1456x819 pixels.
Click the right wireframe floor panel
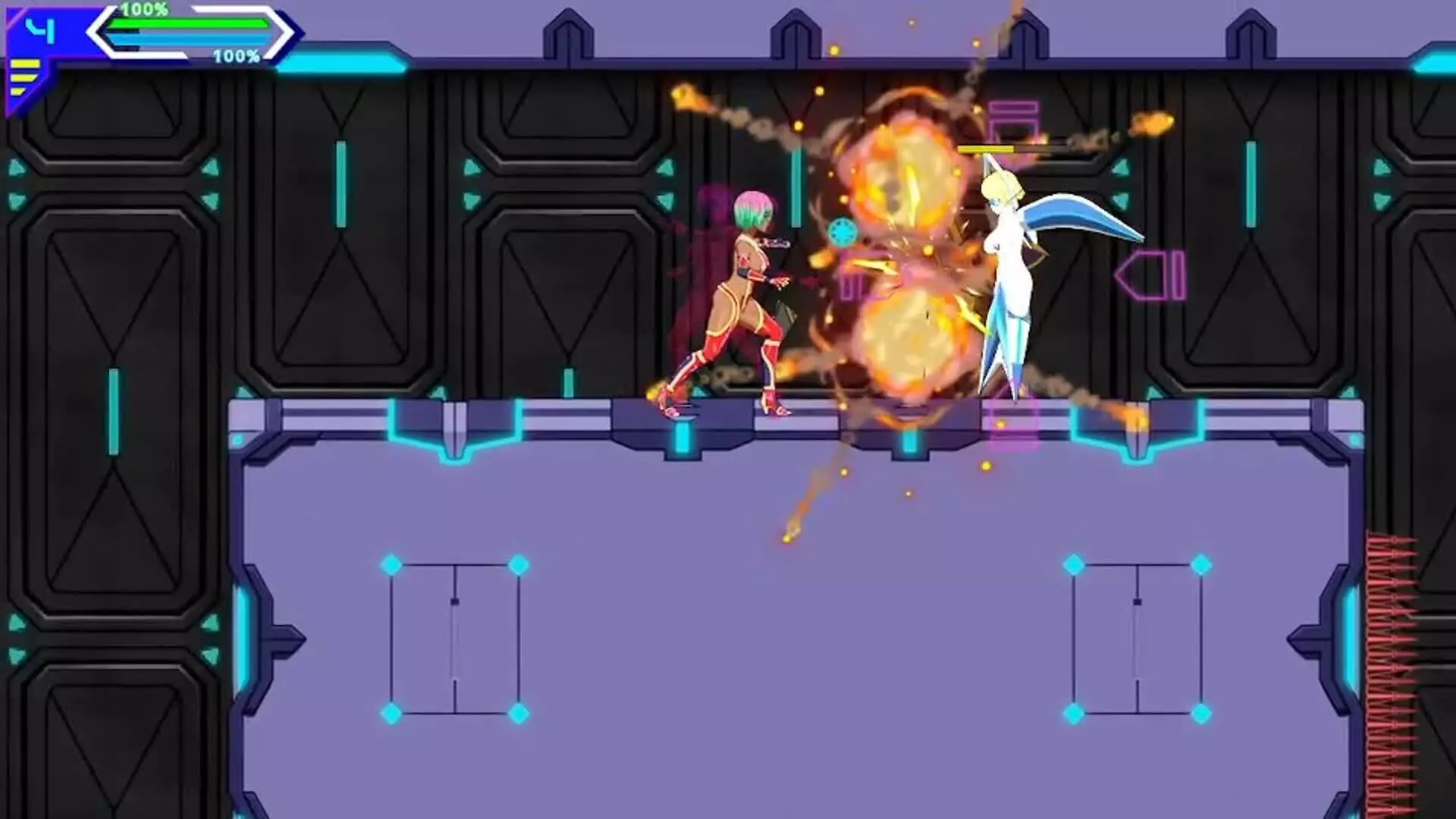tap(1137, 637)
